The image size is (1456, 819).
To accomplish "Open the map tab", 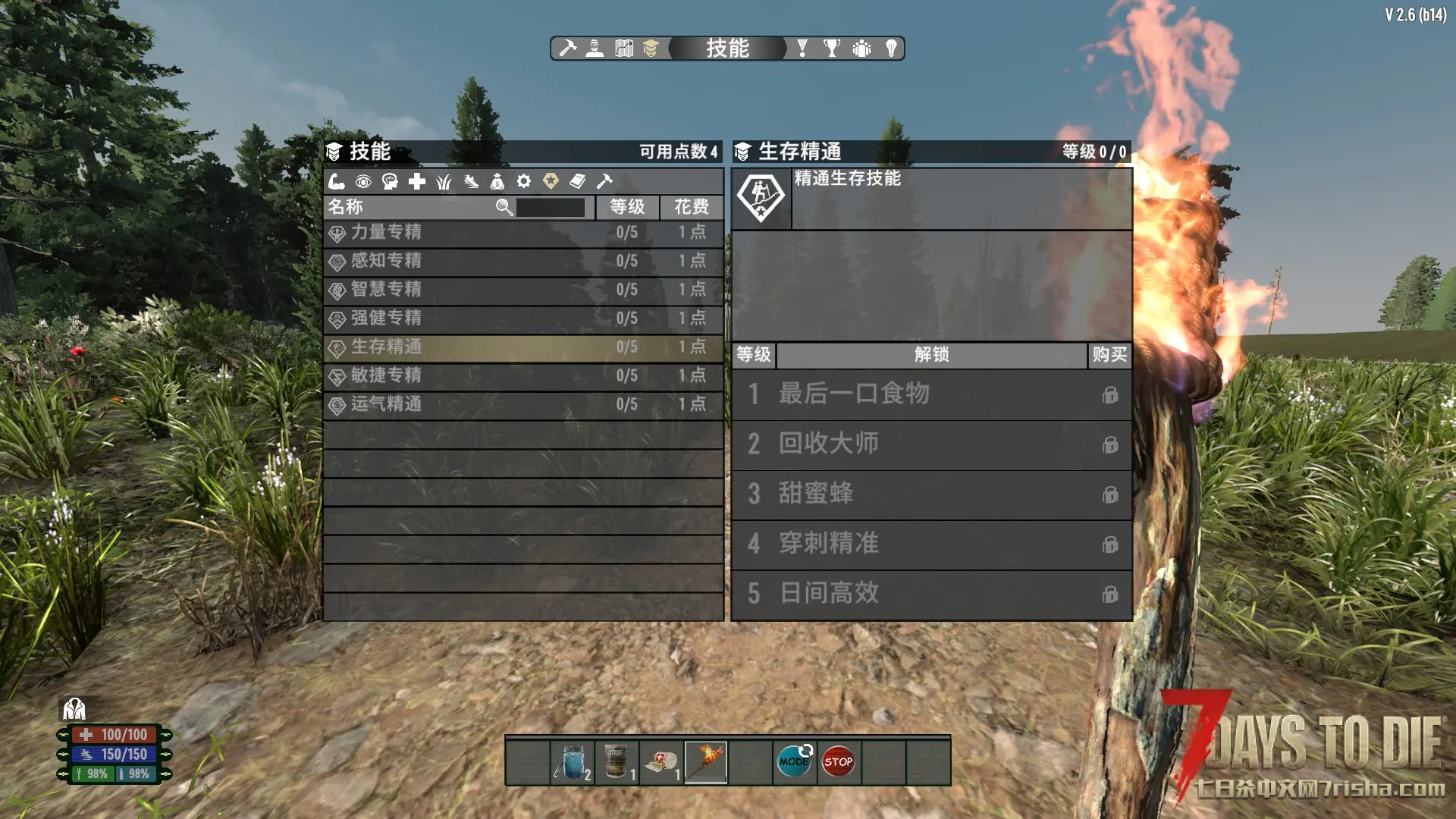I will [x=623, y=49].
